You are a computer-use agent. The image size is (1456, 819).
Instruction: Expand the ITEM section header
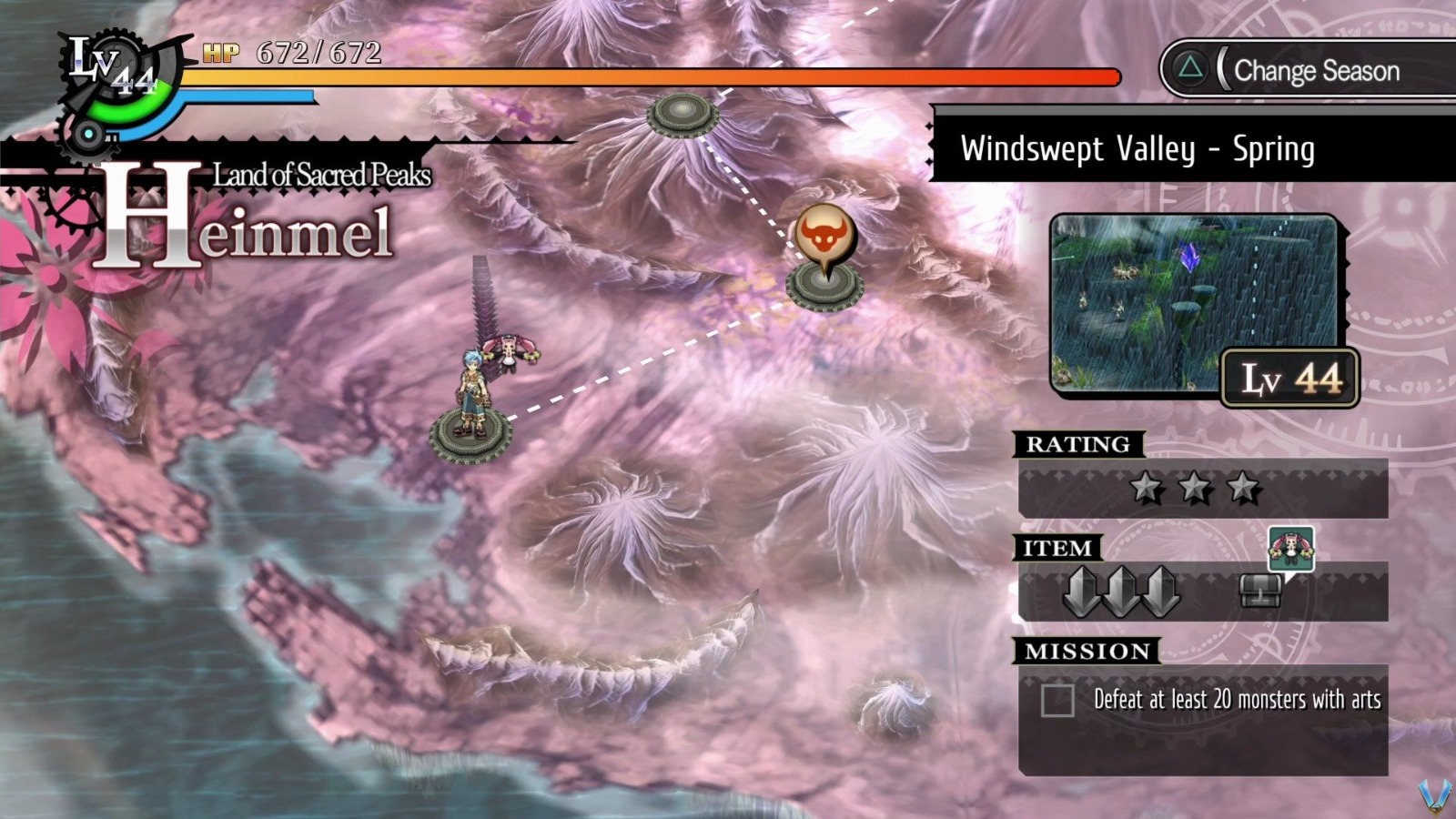(1059, 548)
